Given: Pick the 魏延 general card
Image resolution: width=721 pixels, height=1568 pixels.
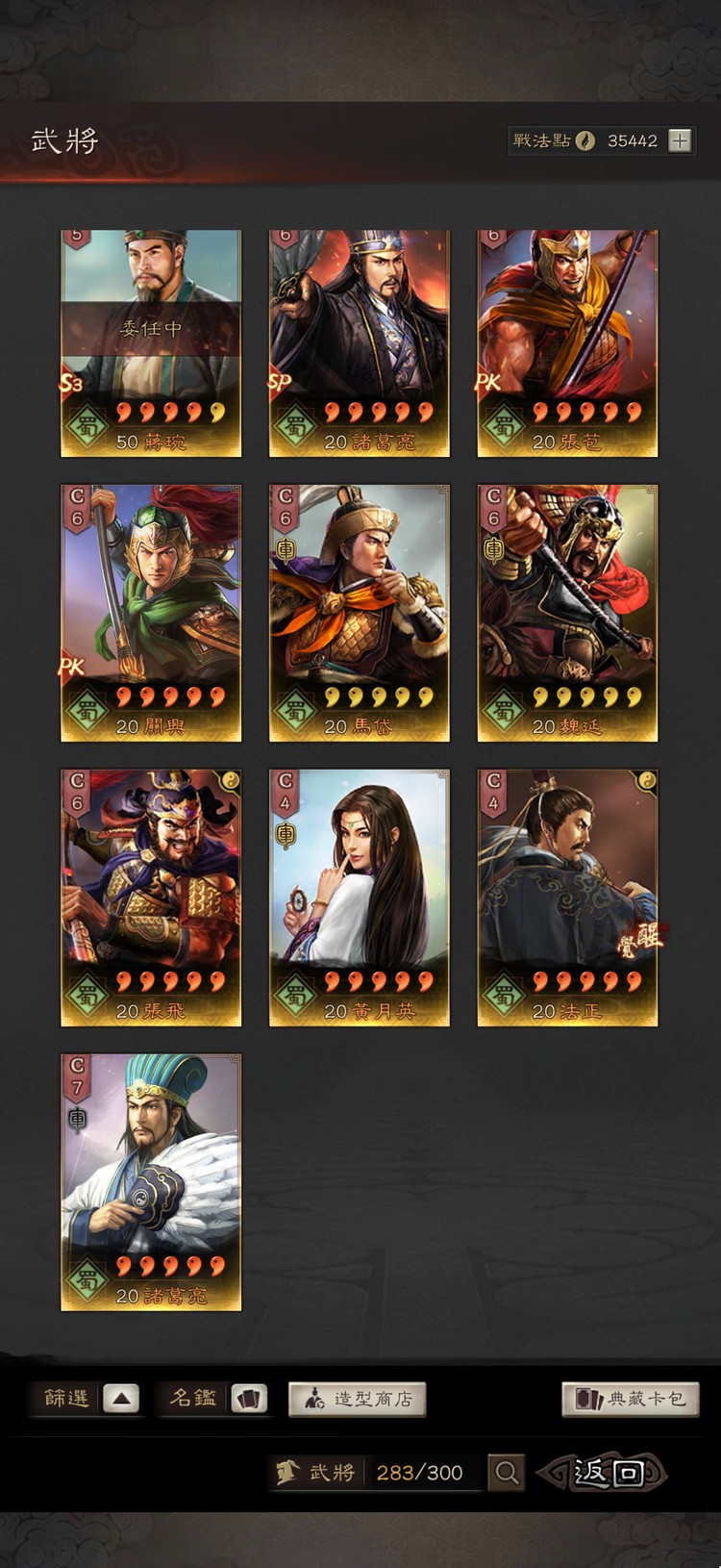Looking at the screenshot, I should click(x=567, y=612).
